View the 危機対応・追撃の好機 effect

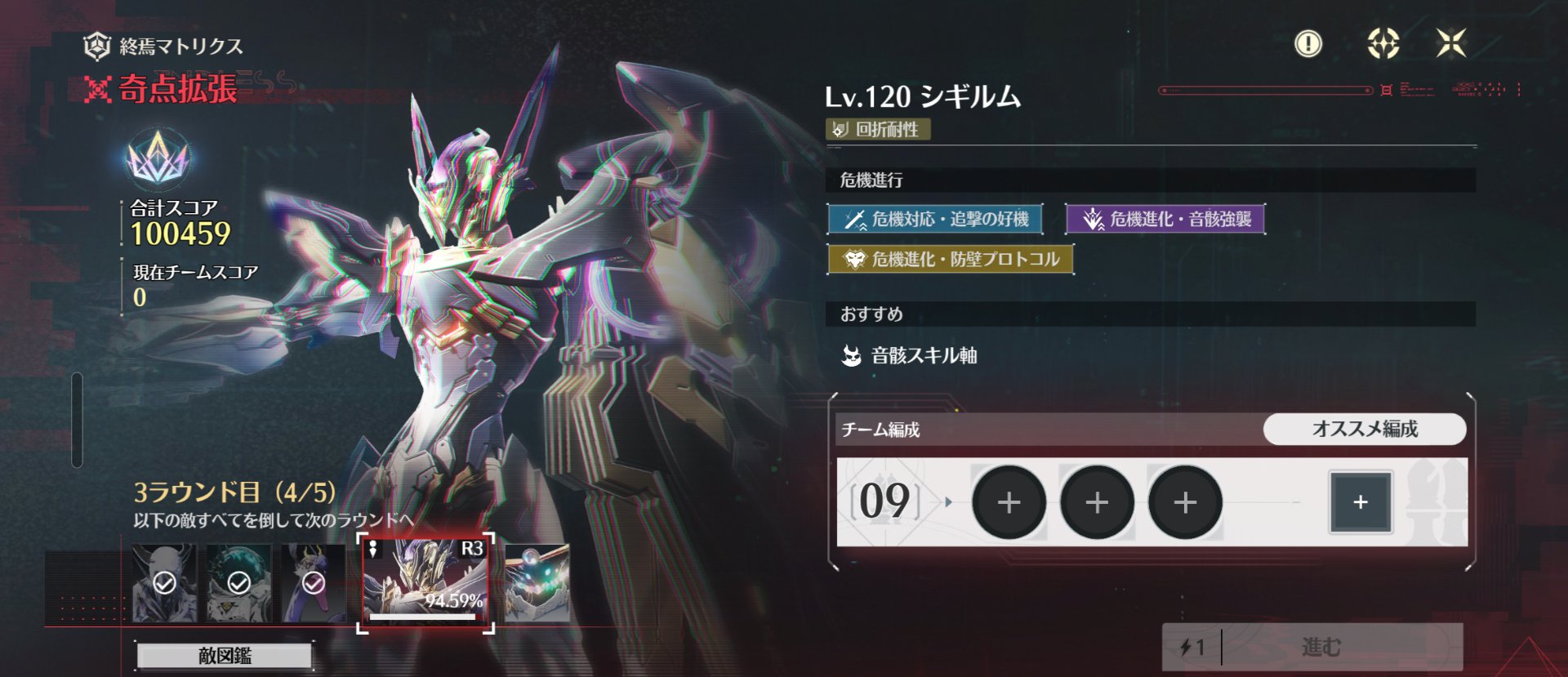click(935, 219)
